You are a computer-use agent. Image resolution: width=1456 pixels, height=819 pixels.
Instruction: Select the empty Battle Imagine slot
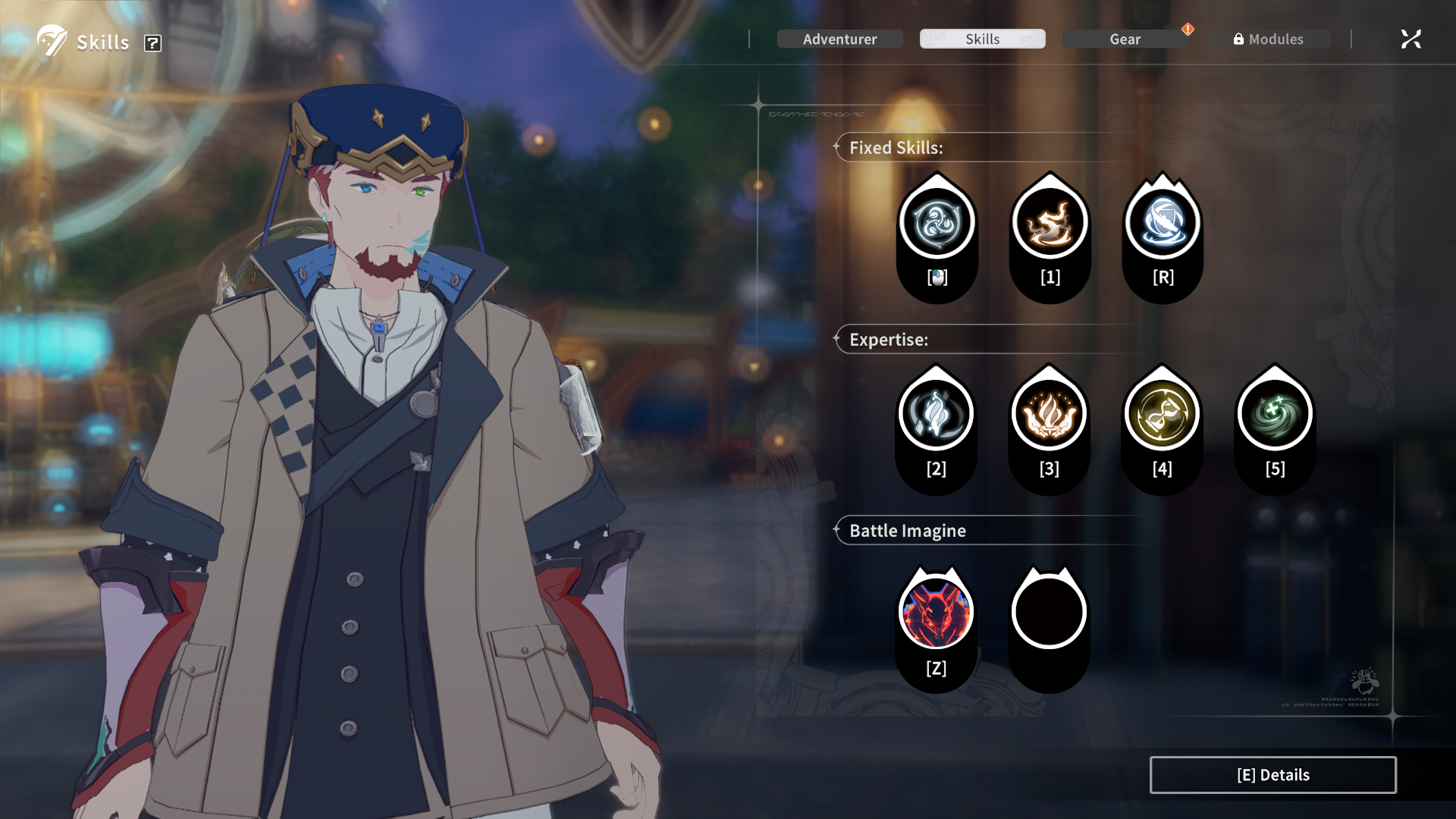1049,613
